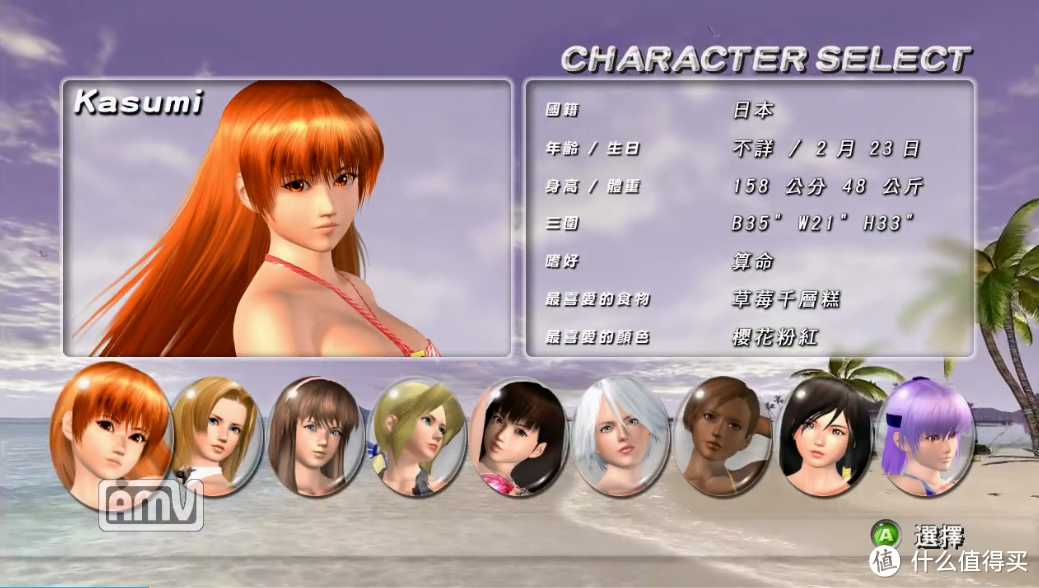Image resolution: width=1039 pixels, height=588 pixels.
Task: Pick the brown-haired character with headband
Action: pos(315,435)
